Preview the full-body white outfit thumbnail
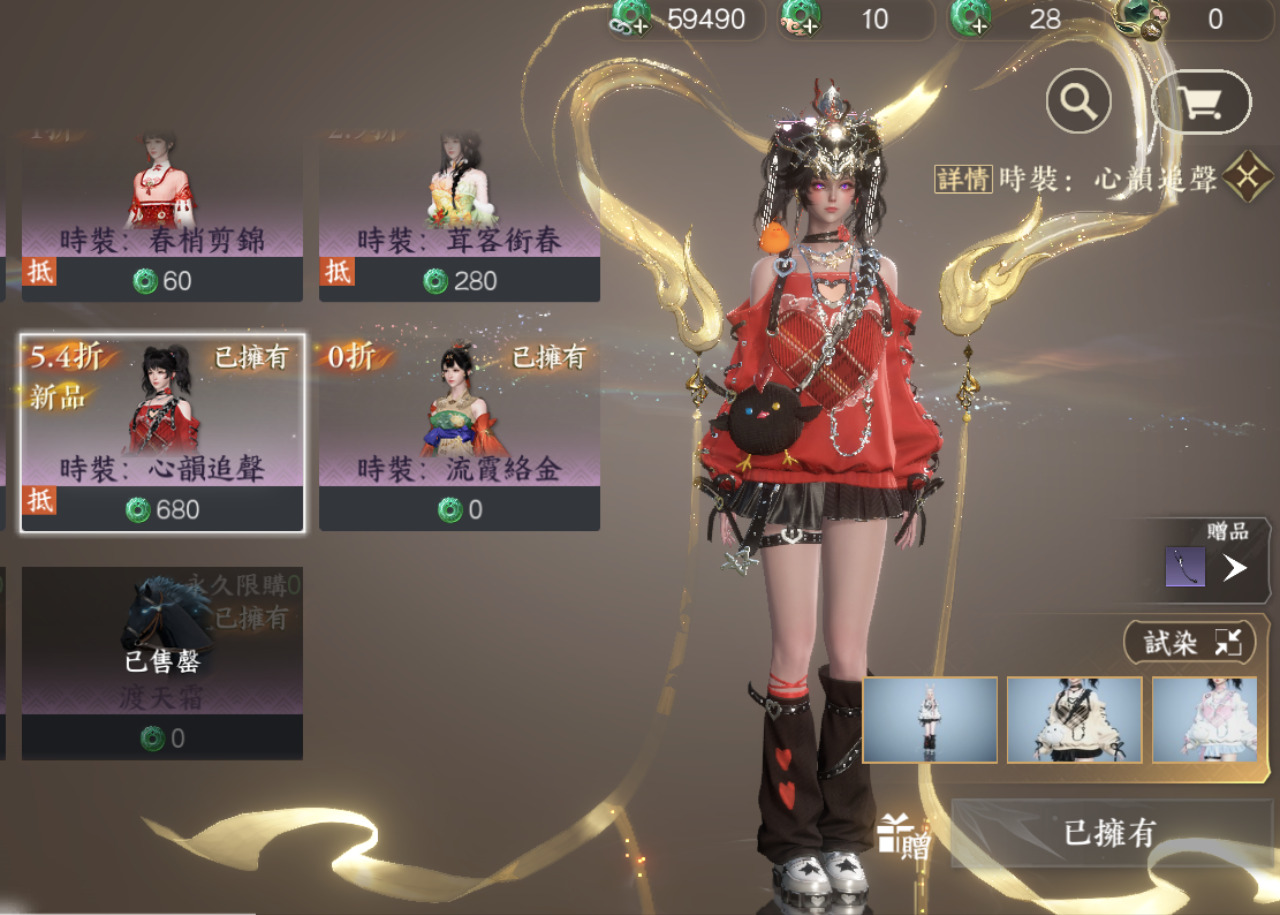Image resolution: width=1280 pixels, height=915 pixels. (930, 720)
